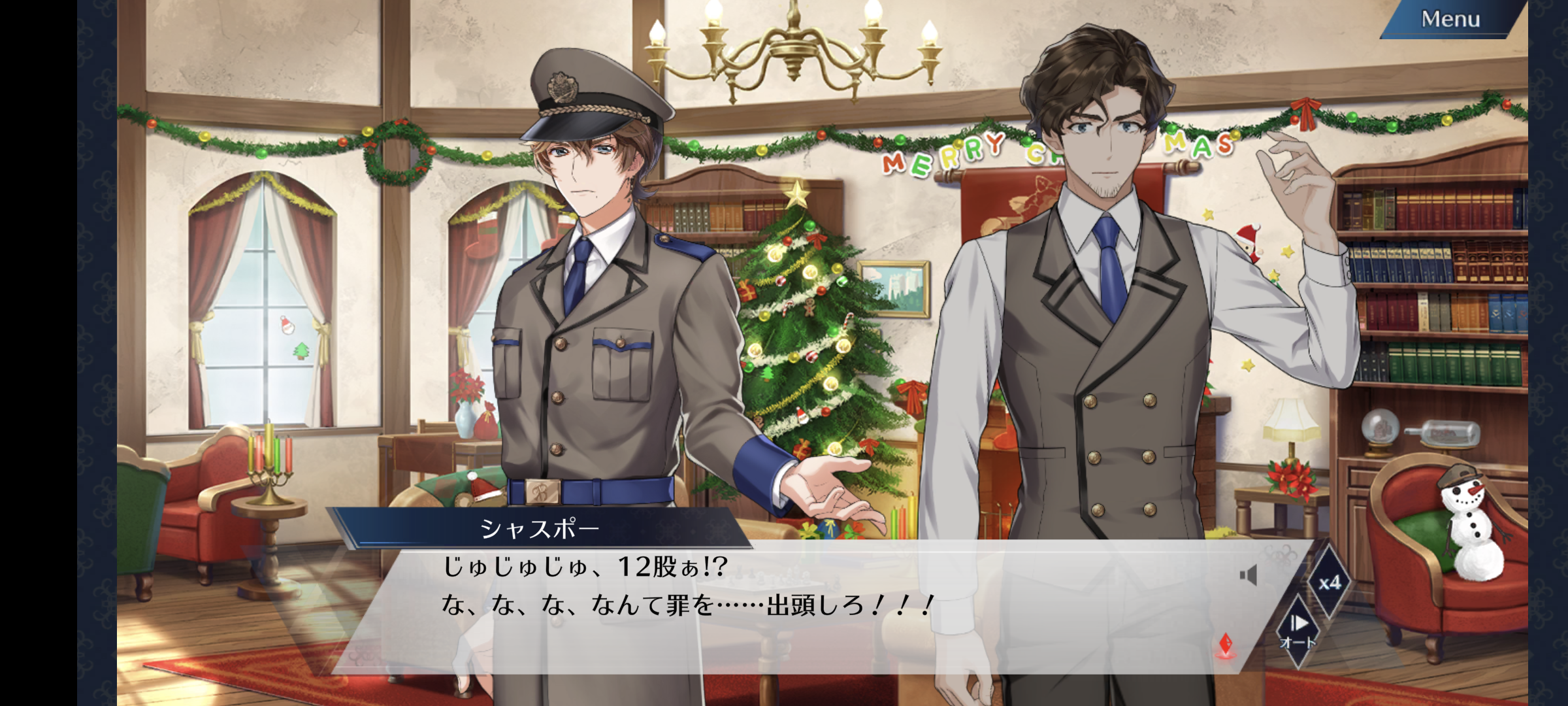Replay the voice with the speaker icon

click(1249, 575)
